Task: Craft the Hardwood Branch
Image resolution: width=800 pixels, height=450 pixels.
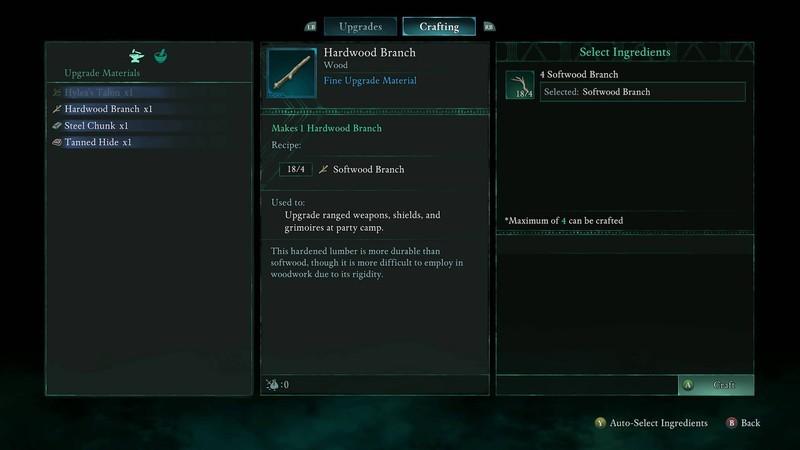Action: click(716, 385)
